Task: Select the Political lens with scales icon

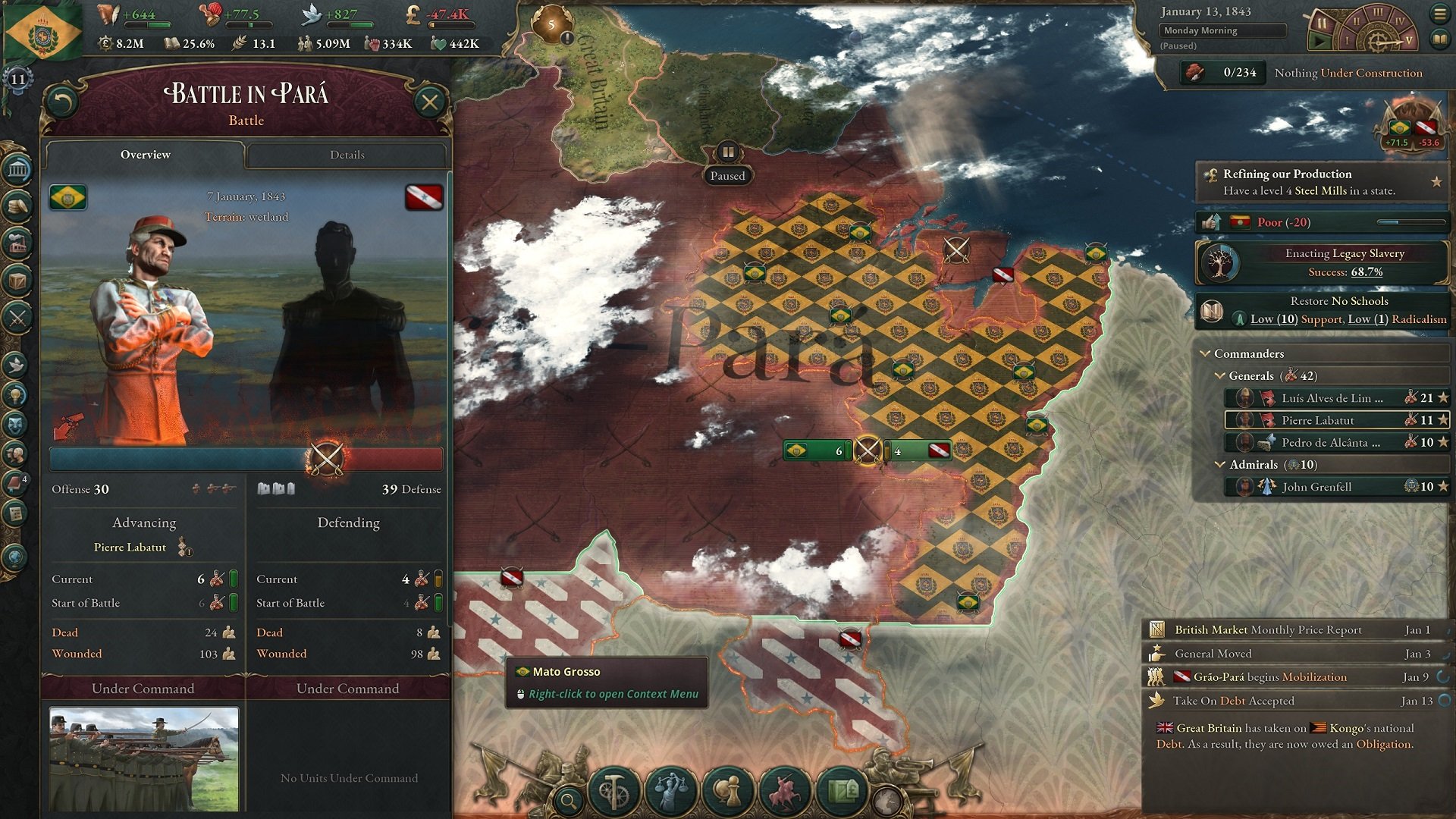Action: click(670, 790)
